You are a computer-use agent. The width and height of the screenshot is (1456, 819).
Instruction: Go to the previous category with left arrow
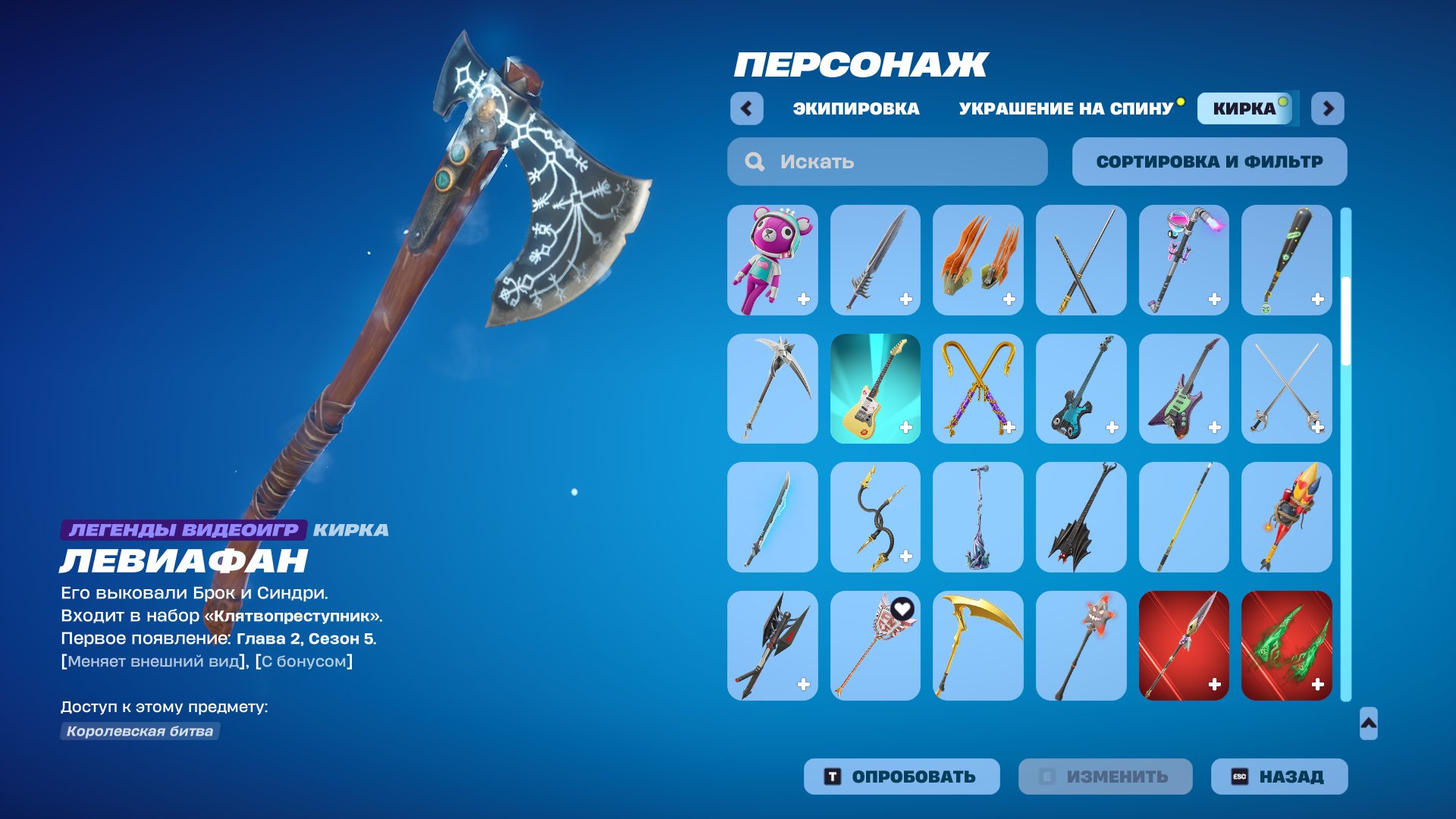coord(748,108)
